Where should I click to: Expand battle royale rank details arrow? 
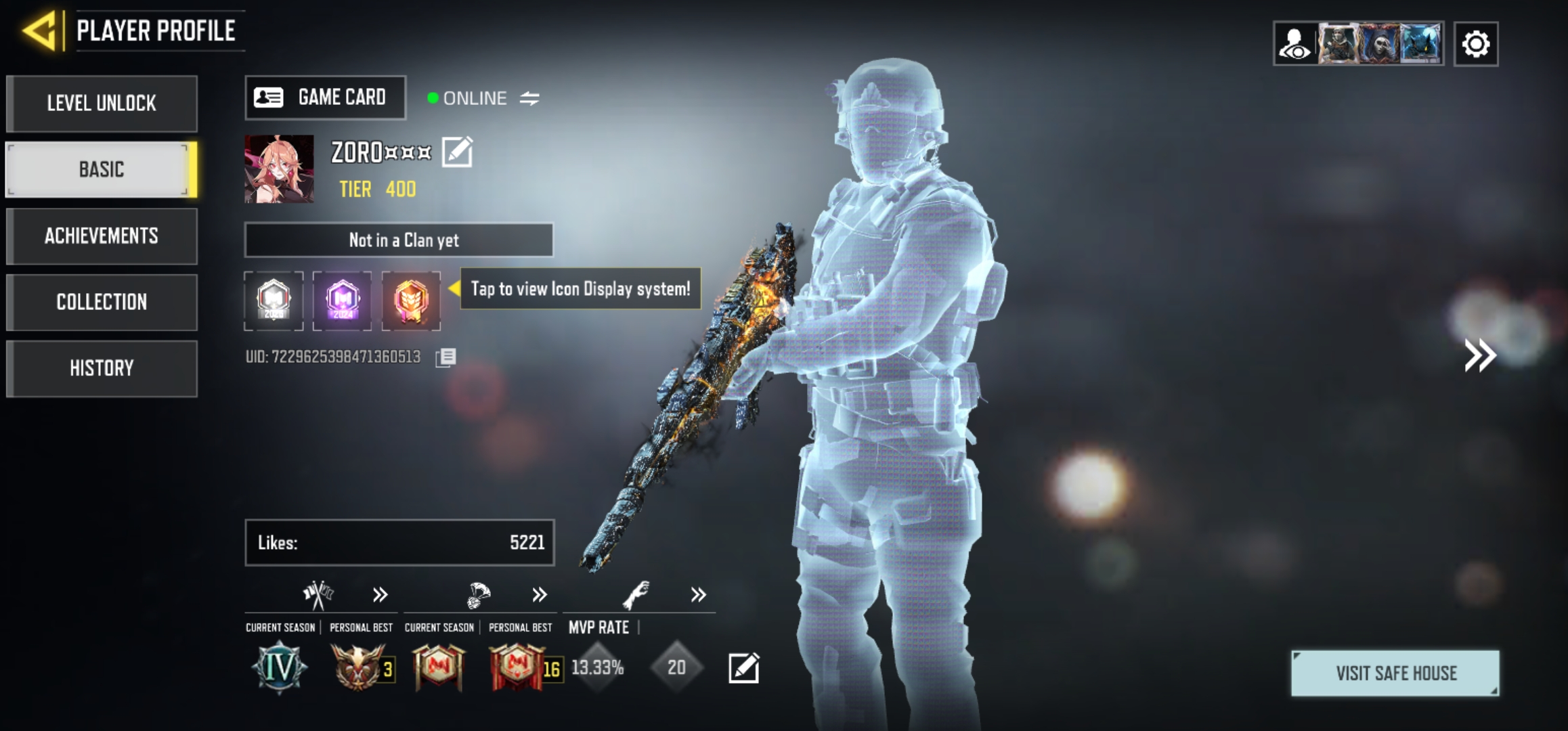pyautogui.click(x=539, y=595)
